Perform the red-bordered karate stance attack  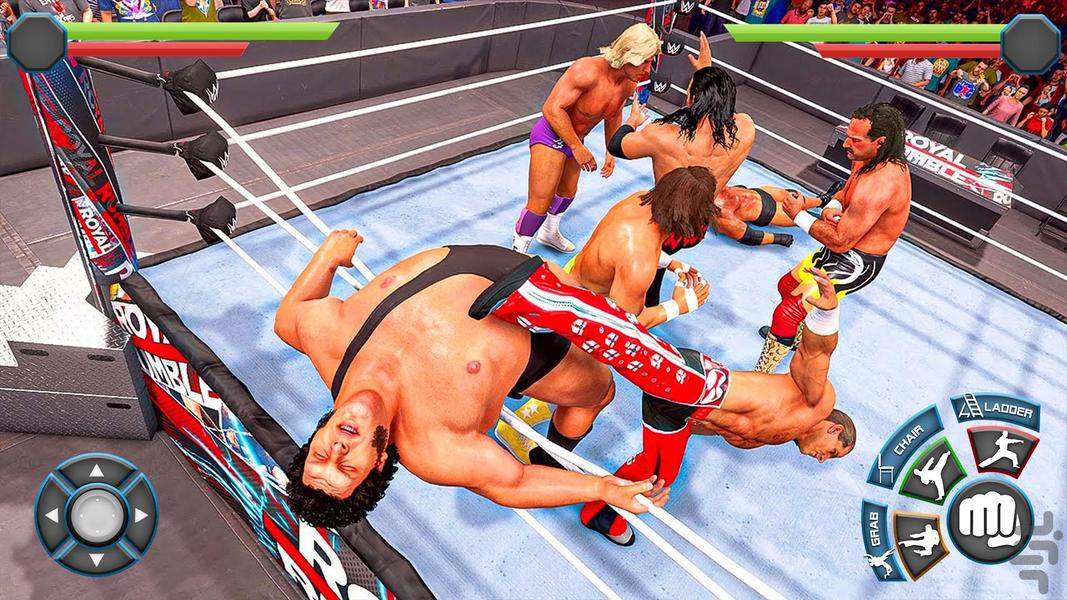tap(1002, 451)
